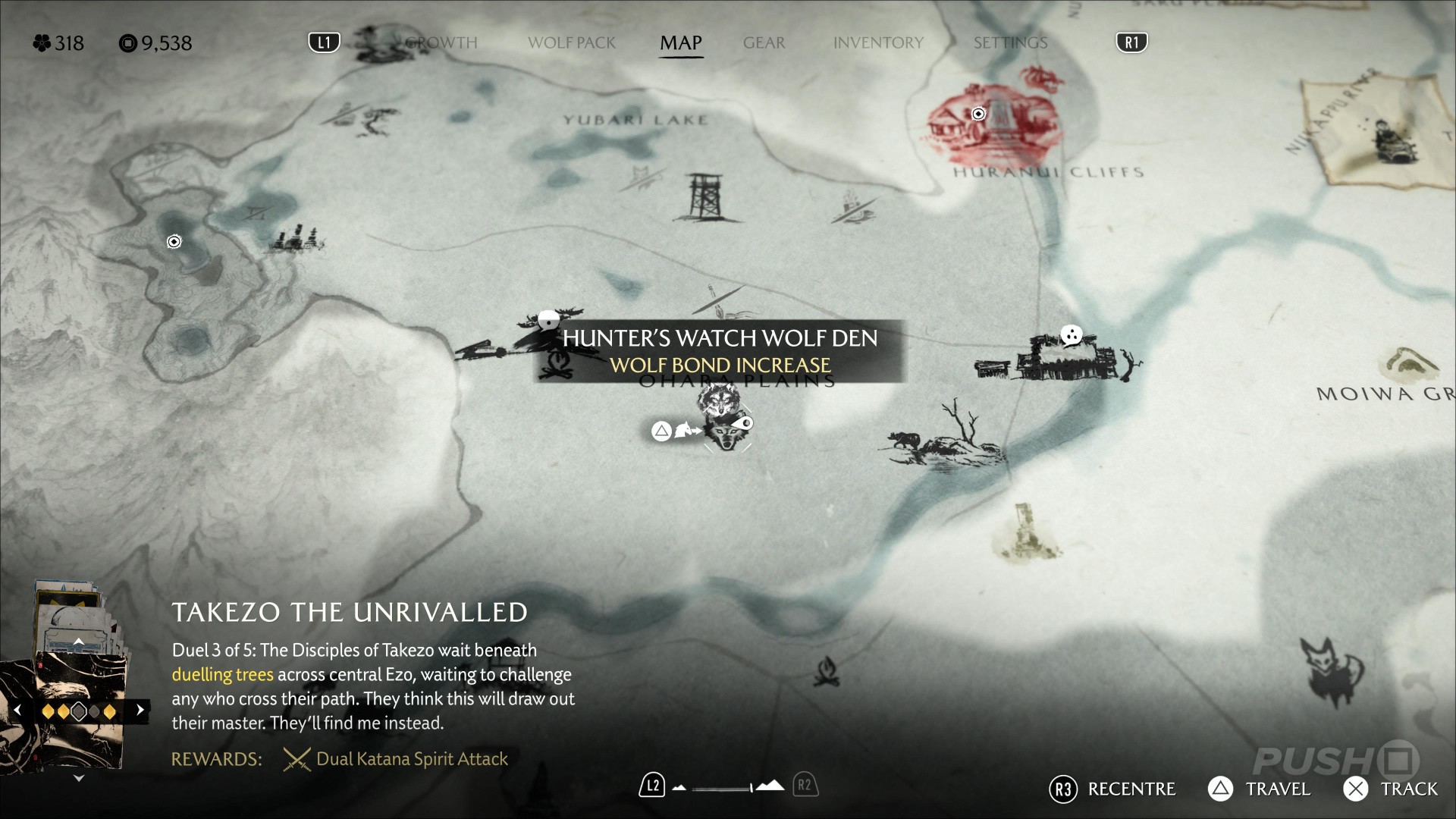The width and height of the screenshot is (1456, 819).
Task: Open the Inventory tab
Action: click(878, 43)
